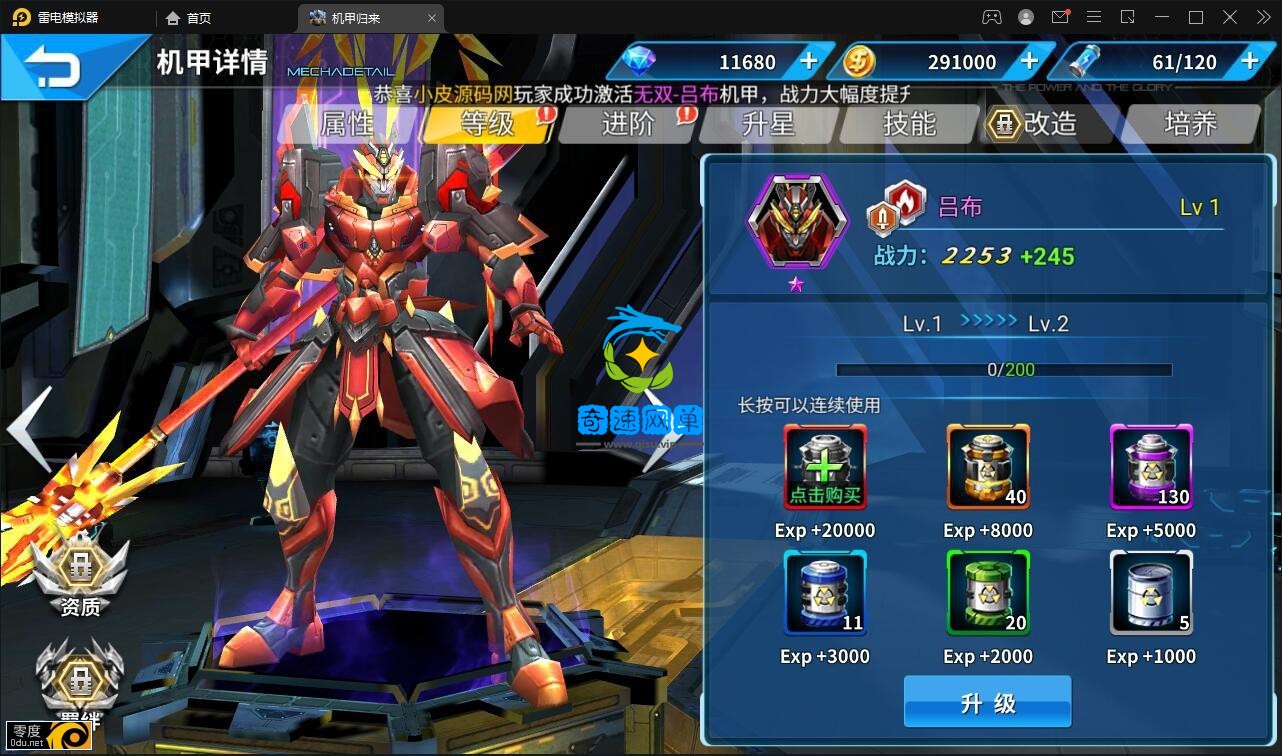Open the locked 资质 aptitude icon
This screenshot has height=756, width=1282.
click(79, 575)
